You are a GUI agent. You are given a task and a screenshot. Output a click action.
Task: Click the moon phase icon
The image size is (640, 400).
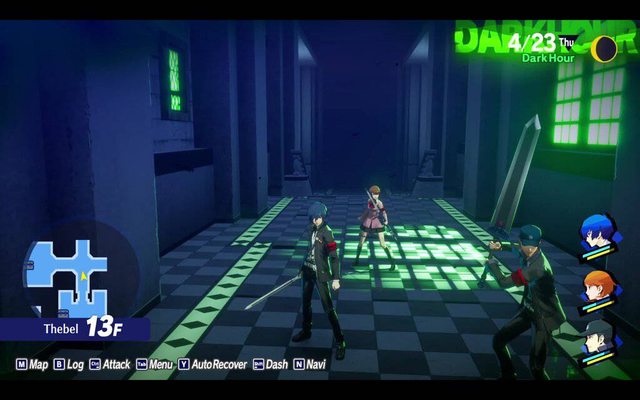pyautogui.click(x=603, y=49)
